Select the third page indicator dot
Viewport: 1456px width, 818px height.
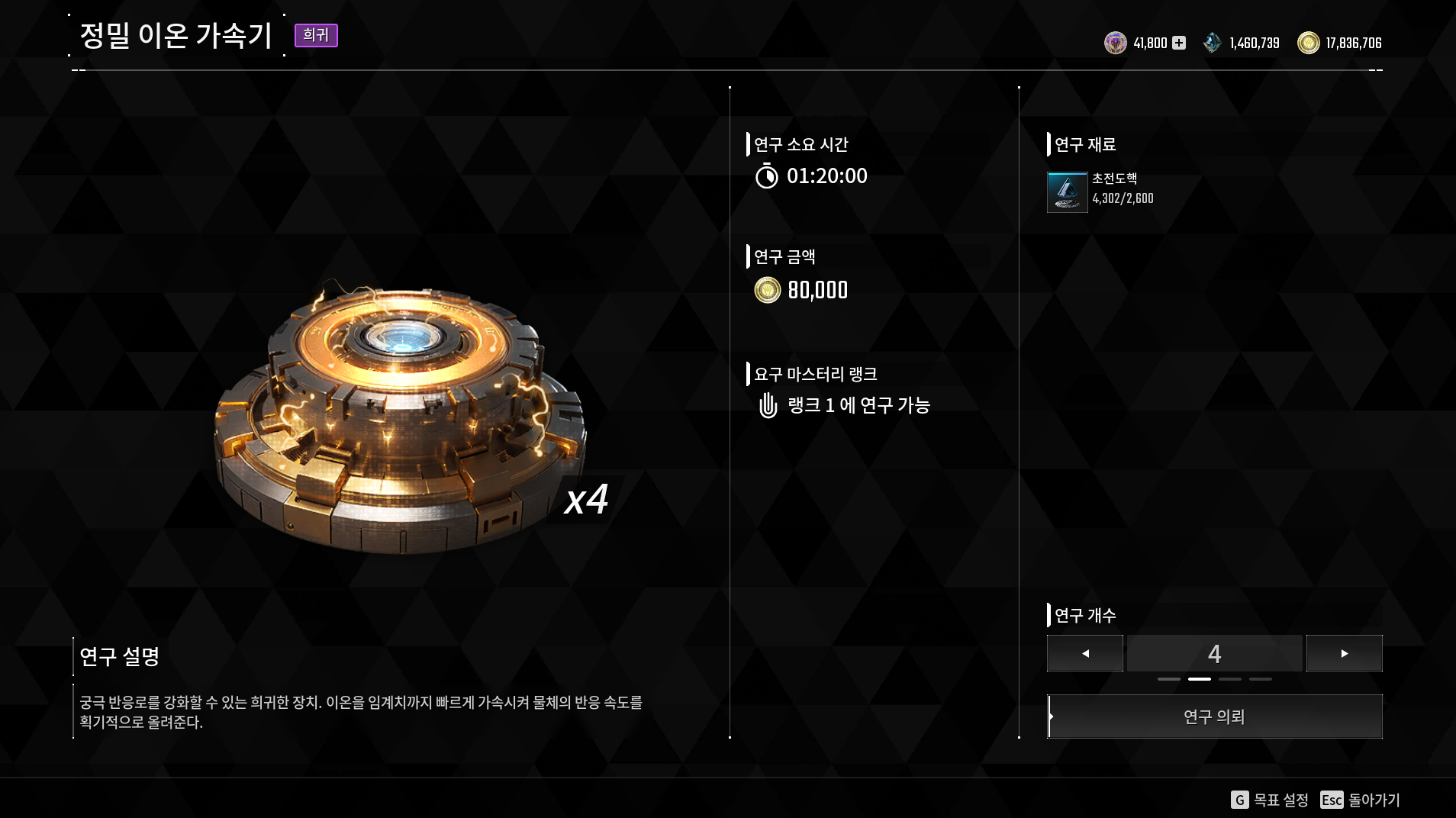[x=1230, y=679]
